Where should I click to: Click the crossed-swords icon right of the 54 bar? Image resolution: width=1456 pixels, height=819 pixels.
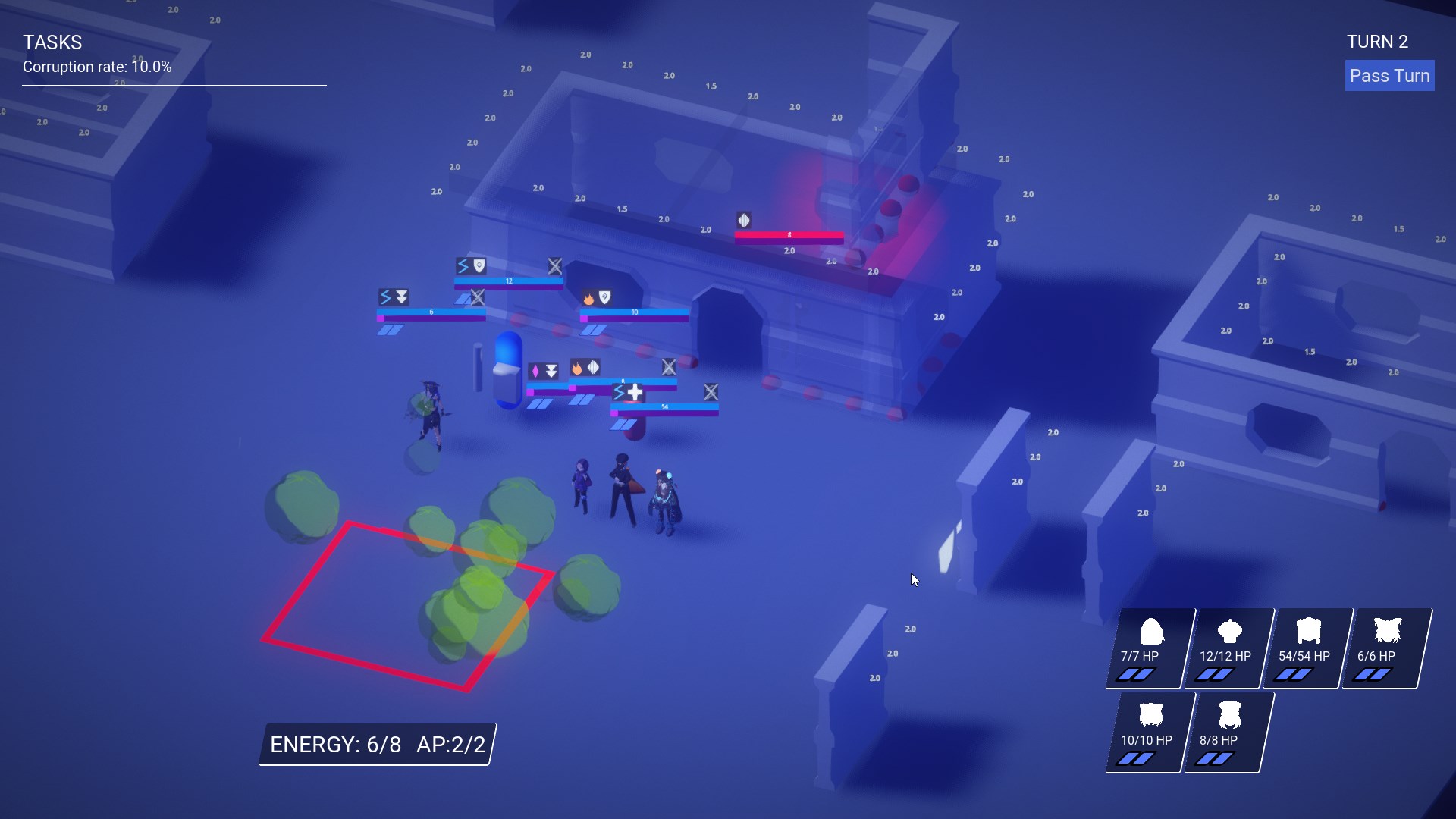pos(711,392)
